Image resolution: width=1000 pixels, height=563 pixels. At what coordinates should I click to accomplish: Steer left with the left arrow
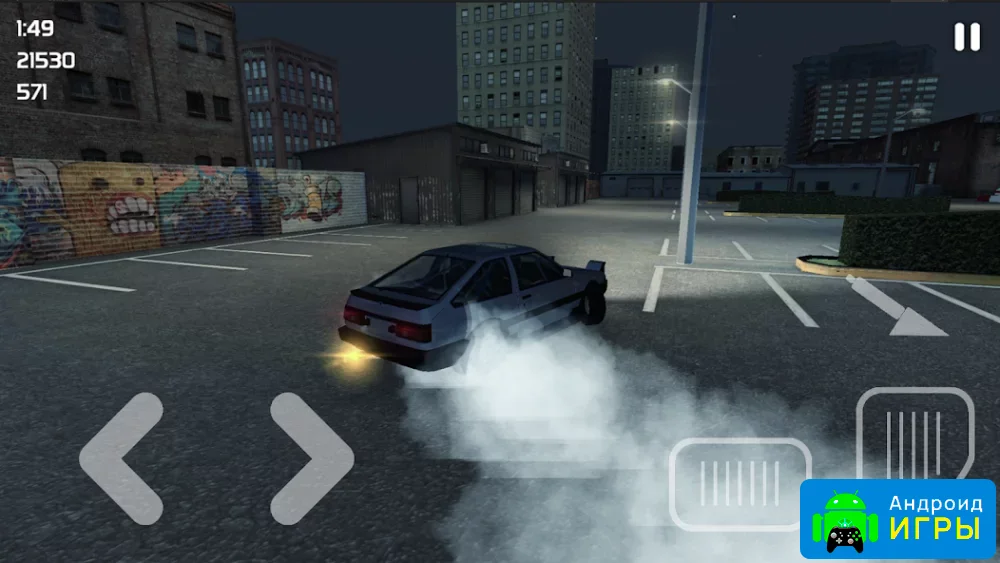coord(120,458)
